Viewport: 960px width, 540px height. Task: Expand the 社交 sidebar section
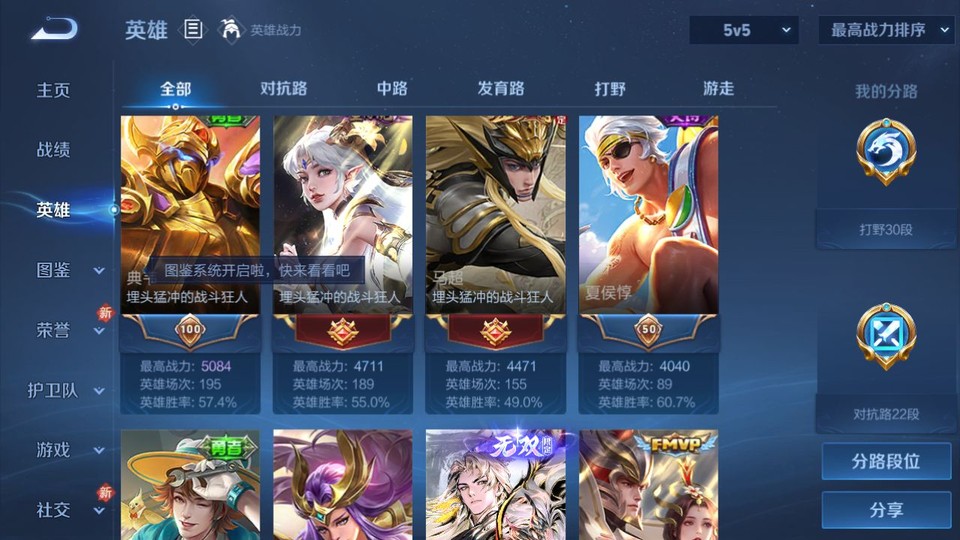(68, 510)
